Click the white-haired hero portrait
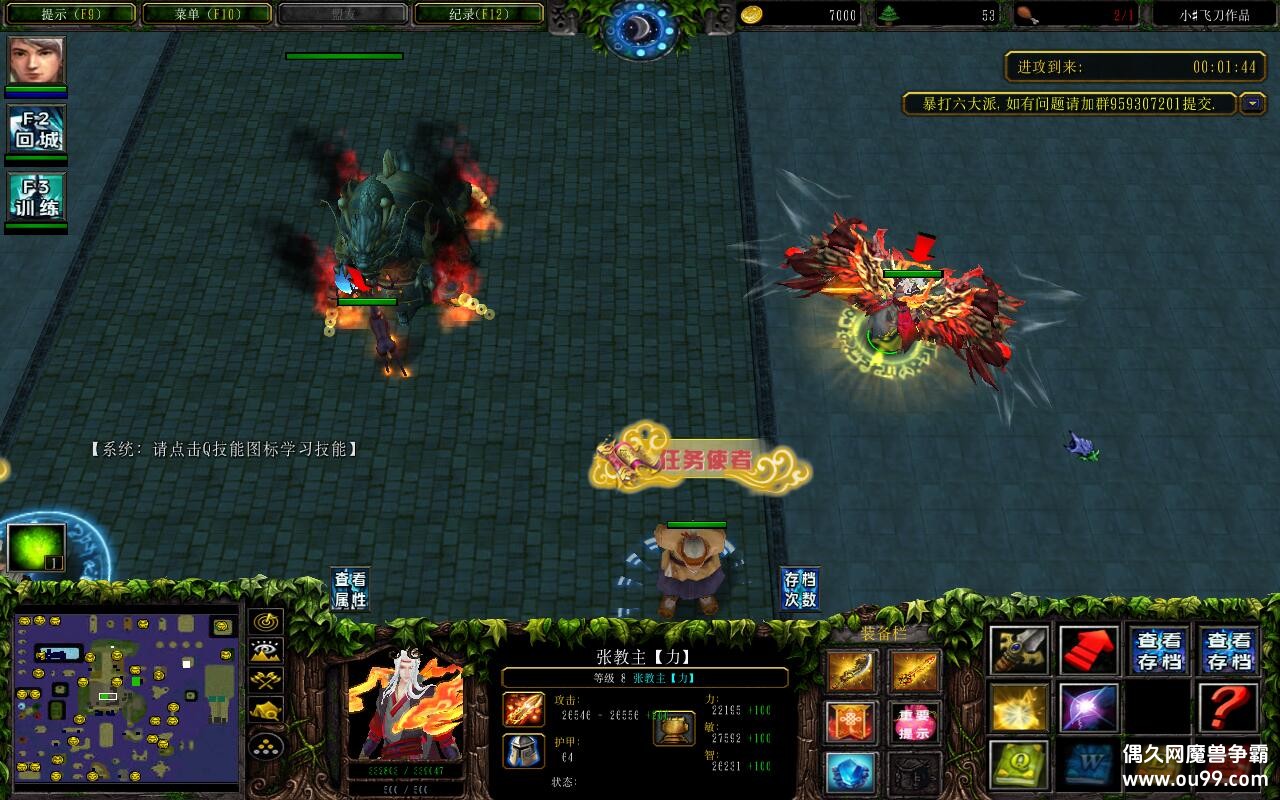This screenshot has height=800, width=1280. point(405,705)
